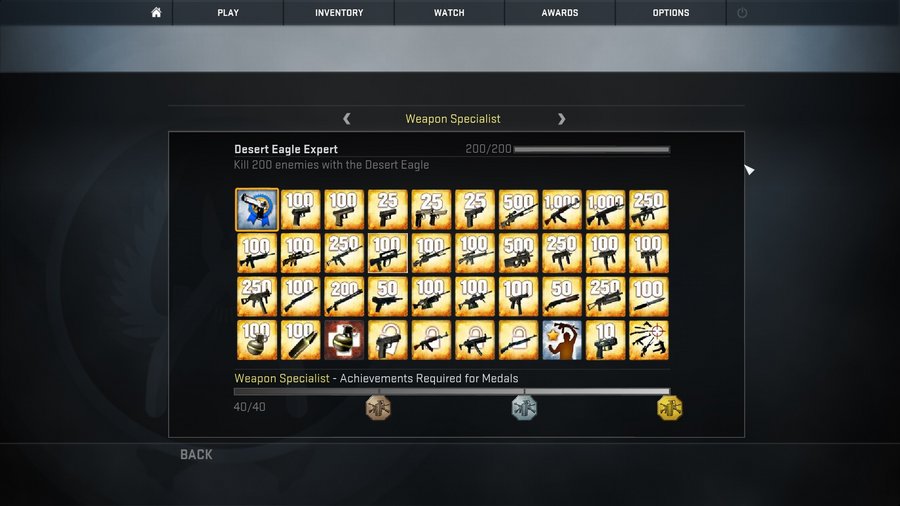Select the 100-kill grenade achievement icon
Image resolution: width=900 pixels, height=506 pixels.
click(257, 340)
